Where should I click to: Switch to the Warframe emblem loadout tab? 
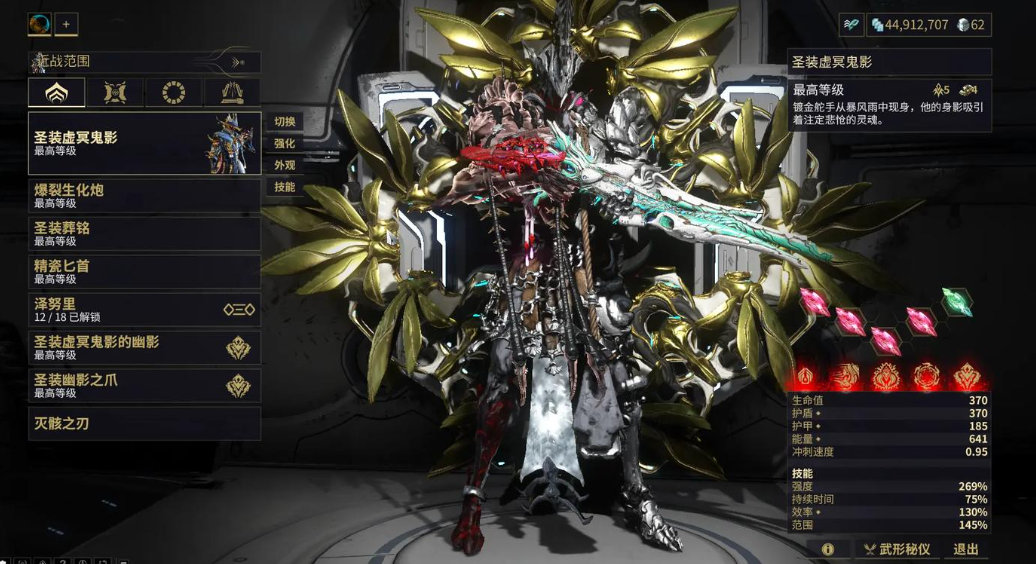coord(56,93)
